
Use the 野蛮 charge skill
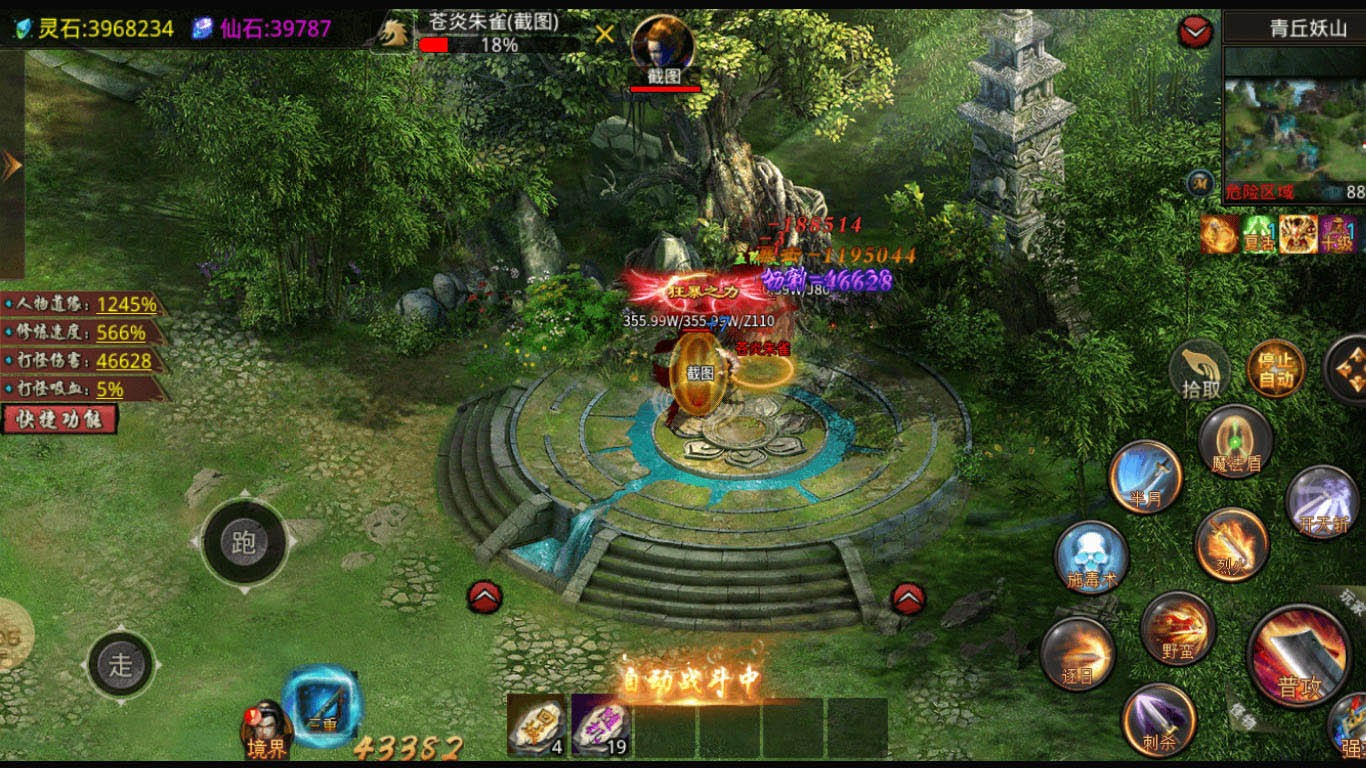(1178, 628)
